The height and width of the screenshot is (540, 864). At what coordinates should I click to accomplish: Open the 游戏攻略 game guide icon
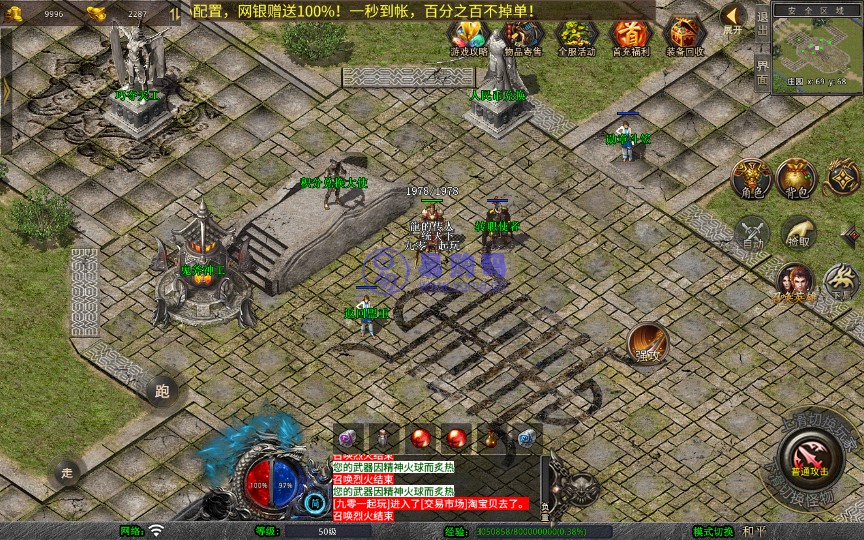[468, 37]
